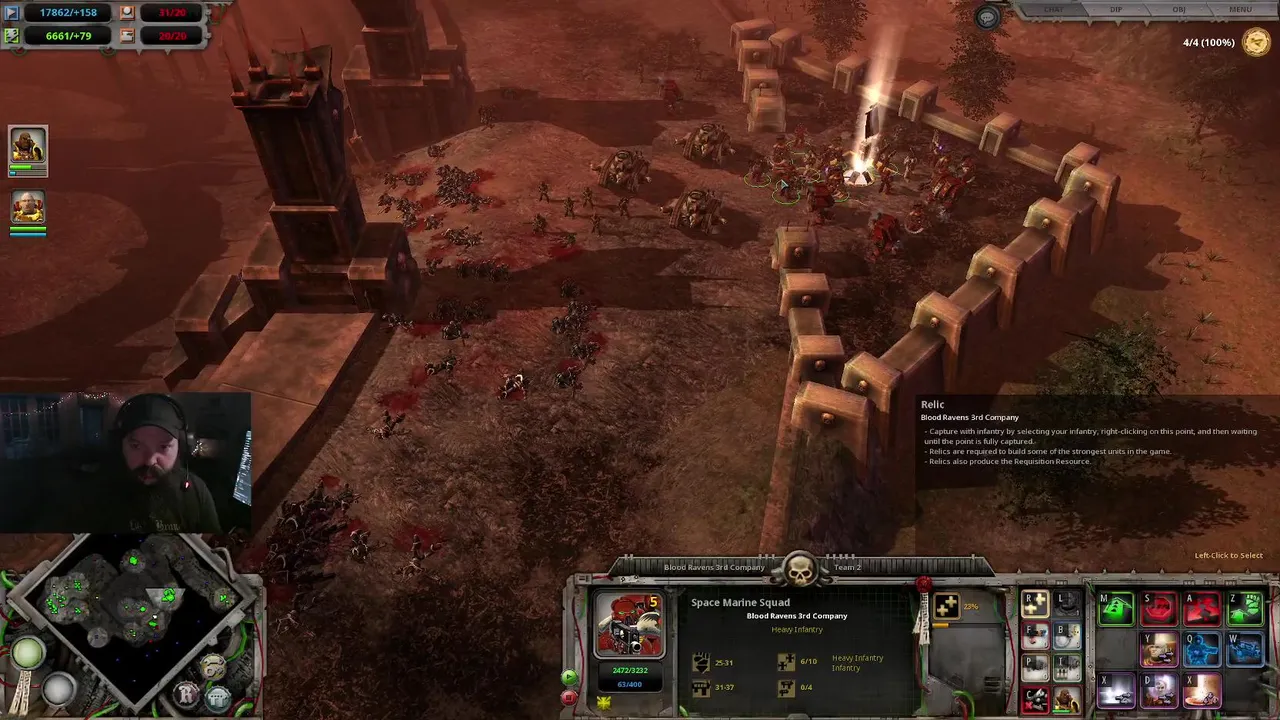This screenshot has width=1280, height=720.
Task: Open the OBJ objectives panel
Action: pyautogui.click(x=1179, y=10)
